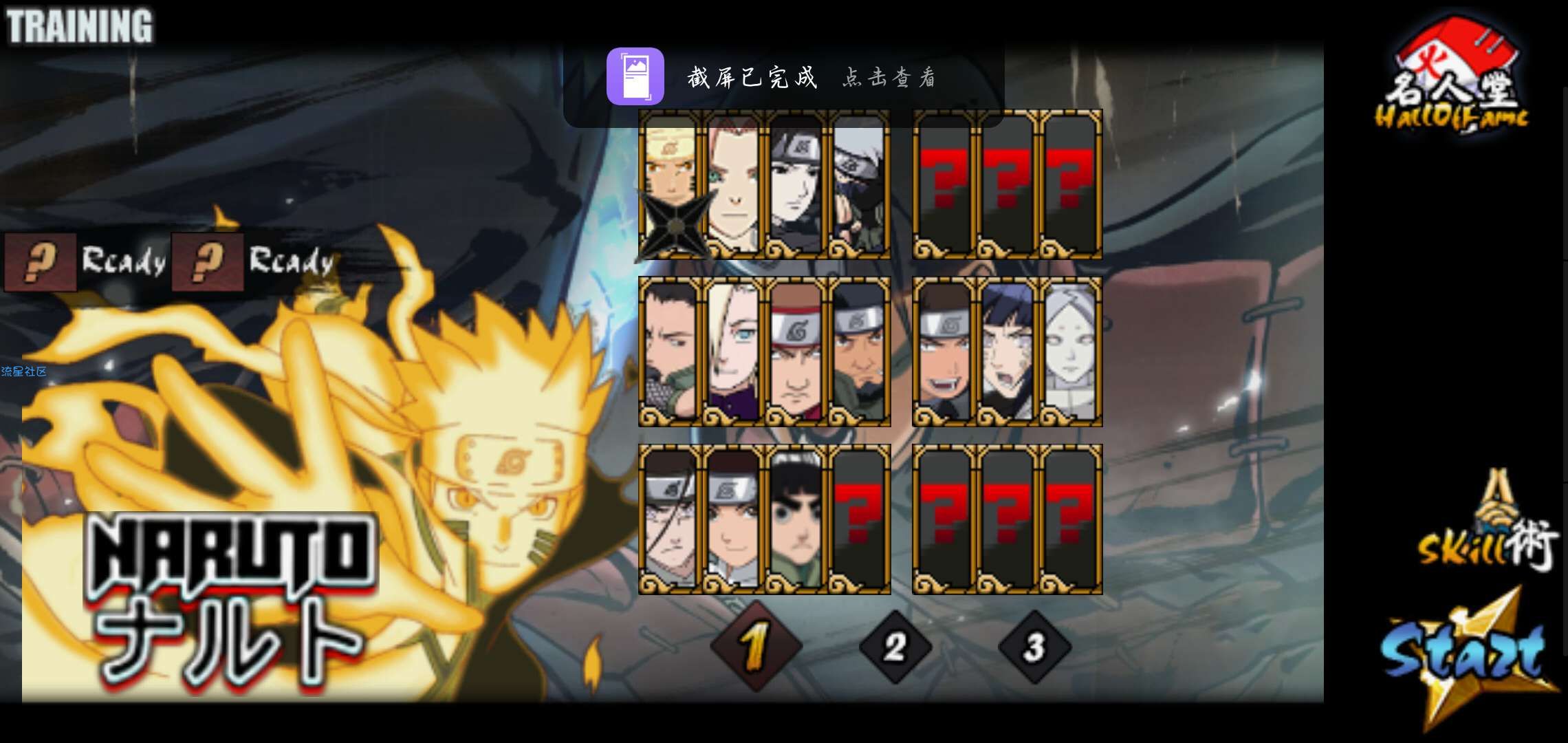Select Hinata character card
Image resolution: width=1568 pixels, height=743 pixels.
coord(1007,352)
